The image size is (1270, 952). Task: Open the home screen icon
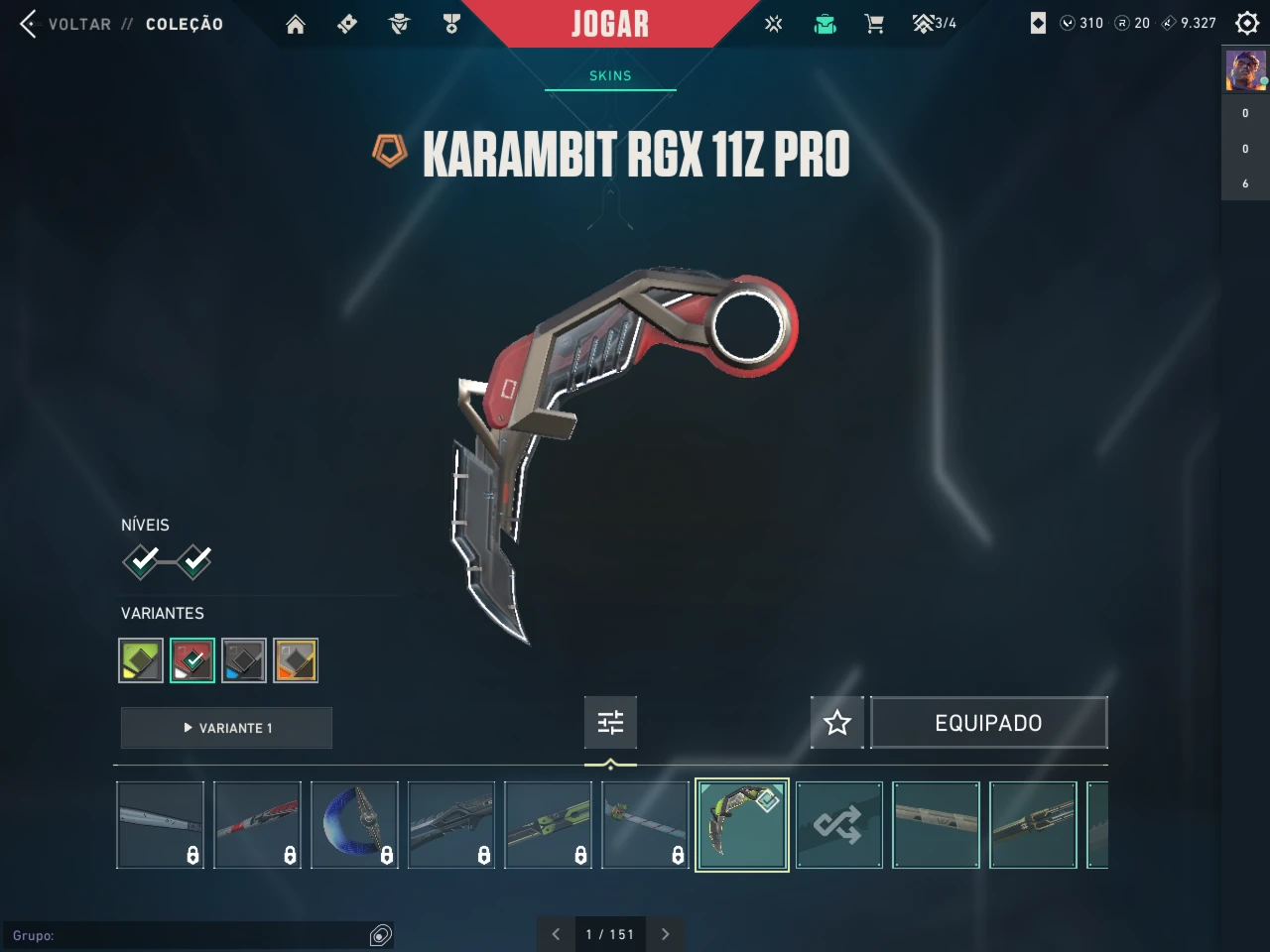click(x=296, y=24)
